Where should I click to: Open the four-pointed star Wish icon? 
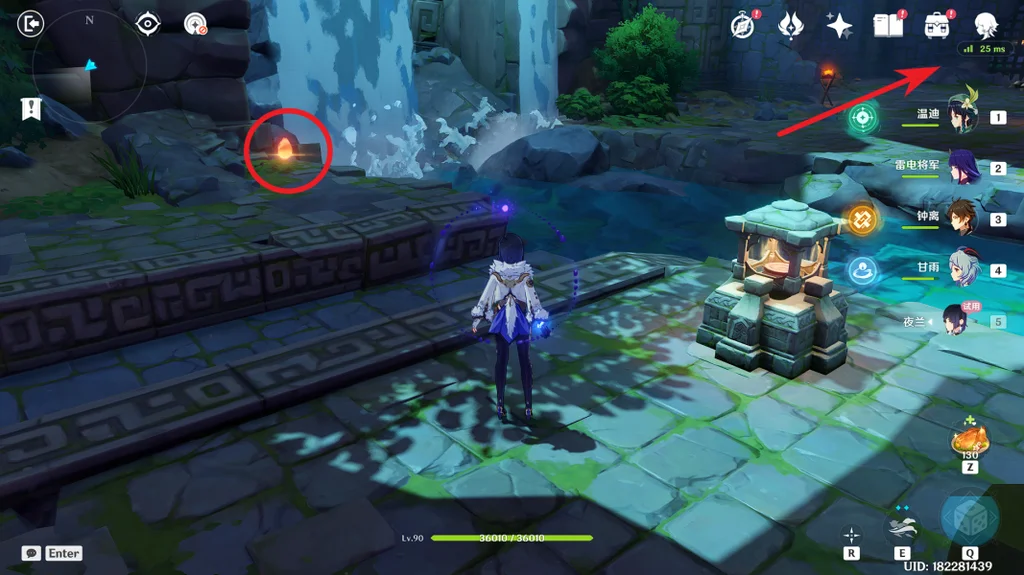(x=838, y=26)
